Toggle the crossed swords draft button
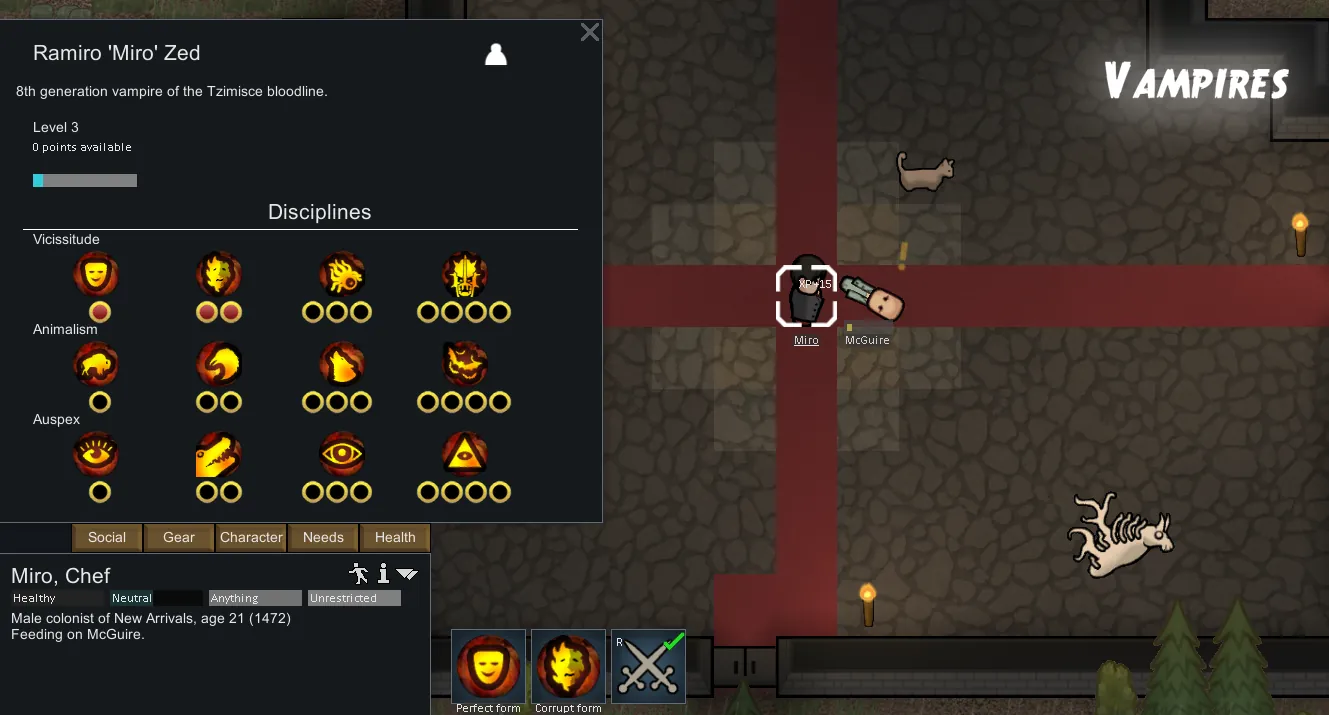Image resolution: width=1329 pixels, height=715 pixels. (648, 666)
